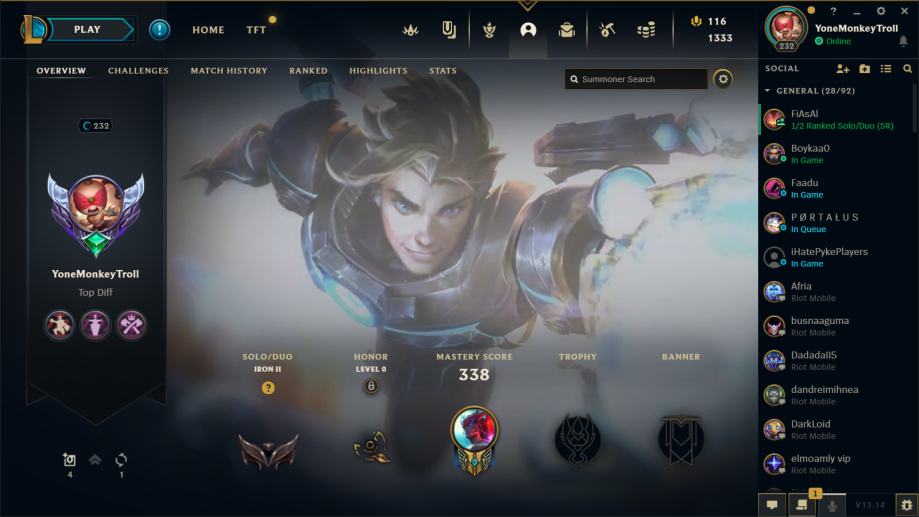
Task: Show the Ranked tab
Action: point(308,71)
